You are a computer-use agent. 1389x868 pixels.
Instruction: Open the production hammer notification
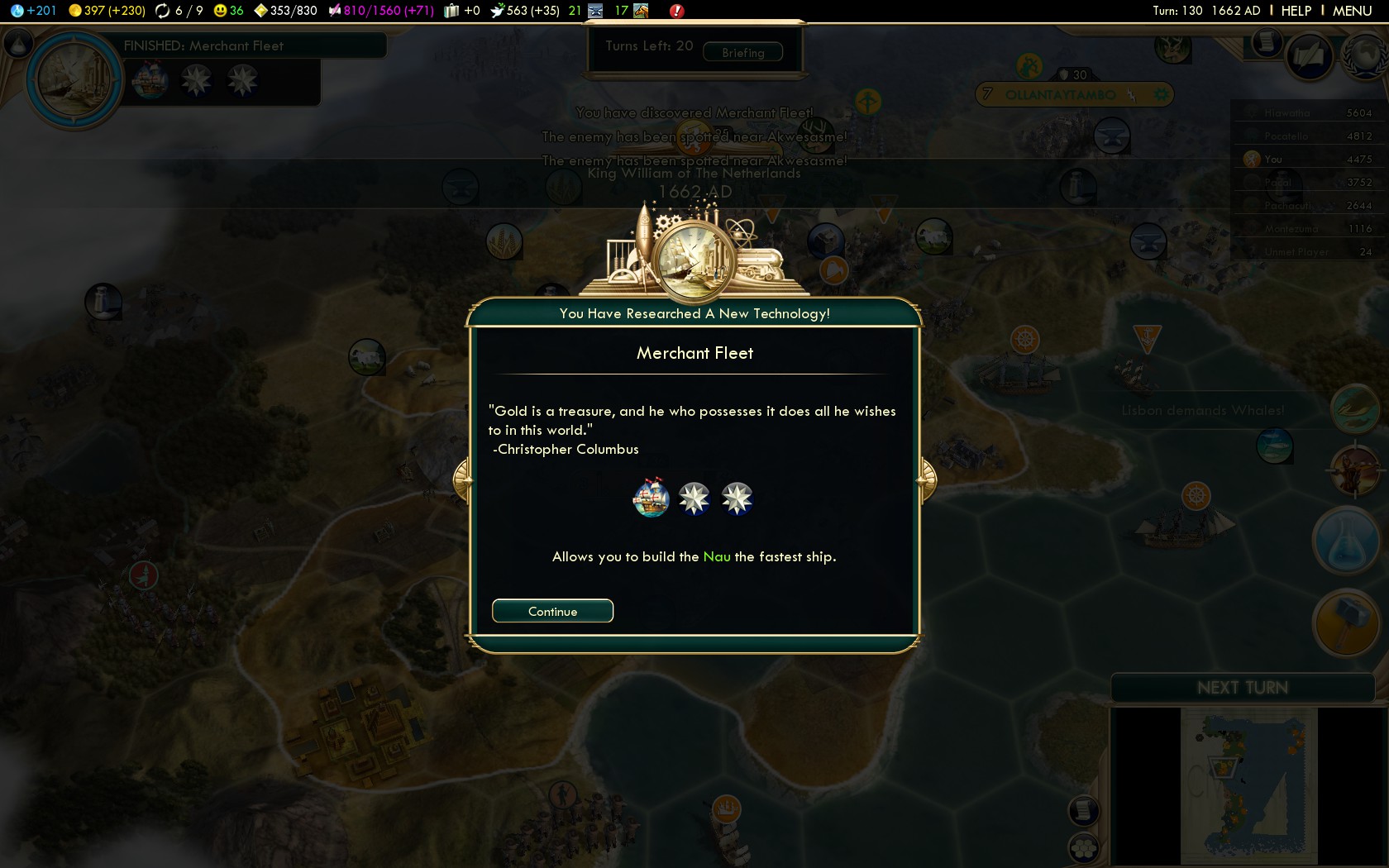1345,622
